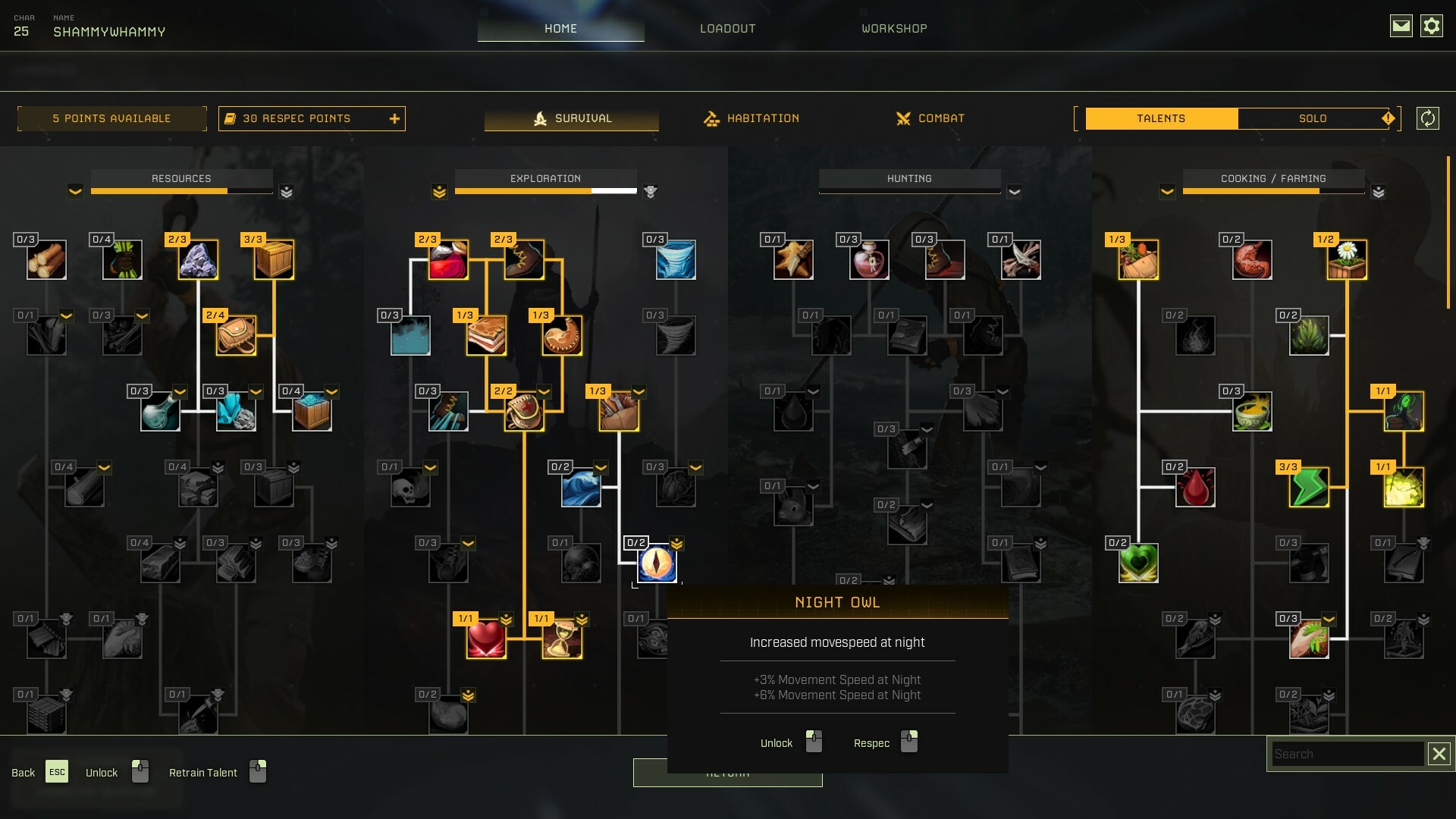Click the Retrain Talent button
The width and height of the screenshot is (1456, 819).
pos(202,772)
